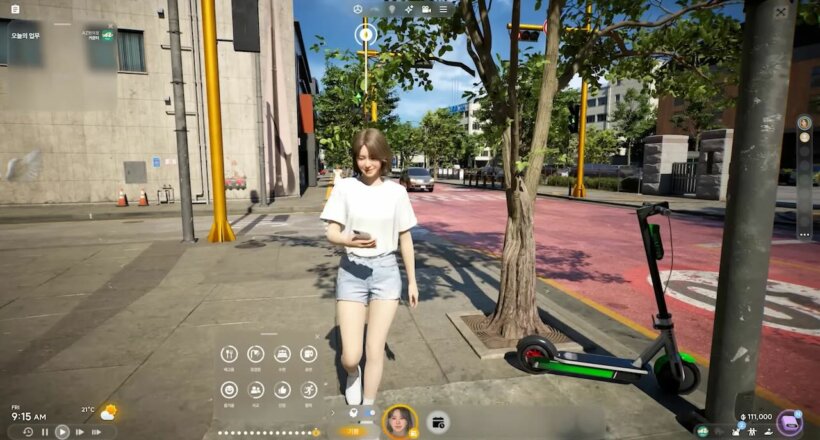Choose the smiley face fun need

[229, 389]
